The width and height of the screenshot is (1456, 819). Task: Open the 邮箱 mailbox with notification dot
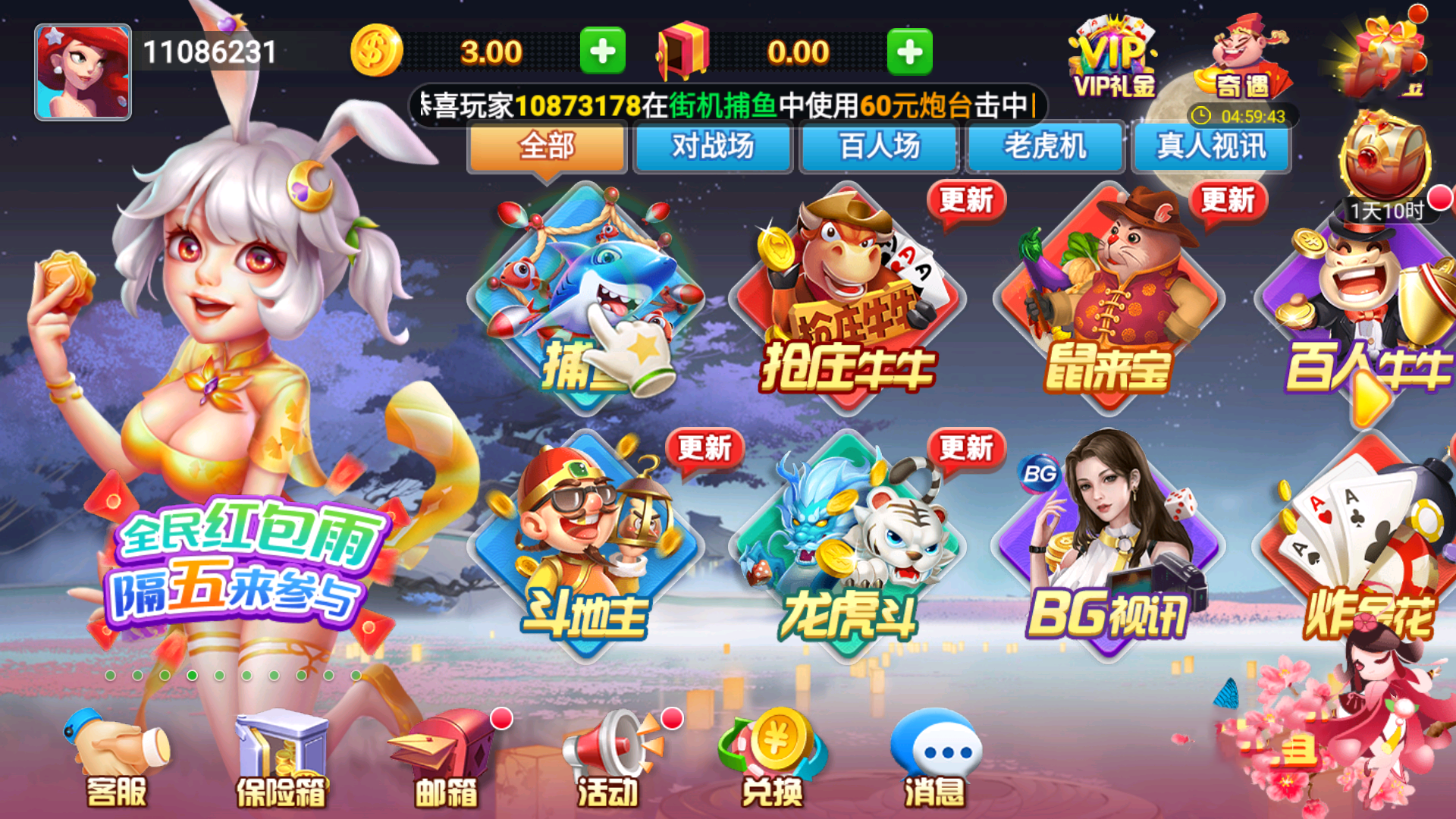click(x=447, y=758)
